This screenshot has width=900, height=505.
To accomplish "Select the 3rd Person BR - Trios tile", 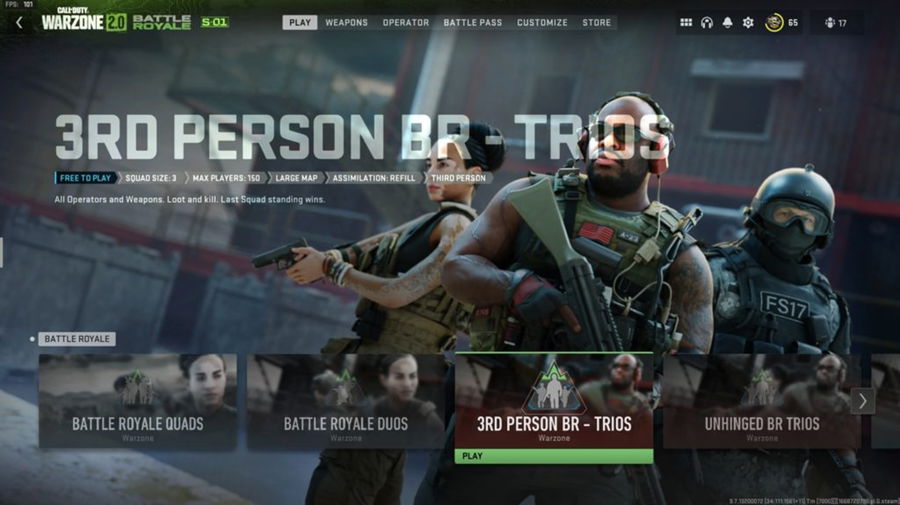I will (x=554, y=401).
